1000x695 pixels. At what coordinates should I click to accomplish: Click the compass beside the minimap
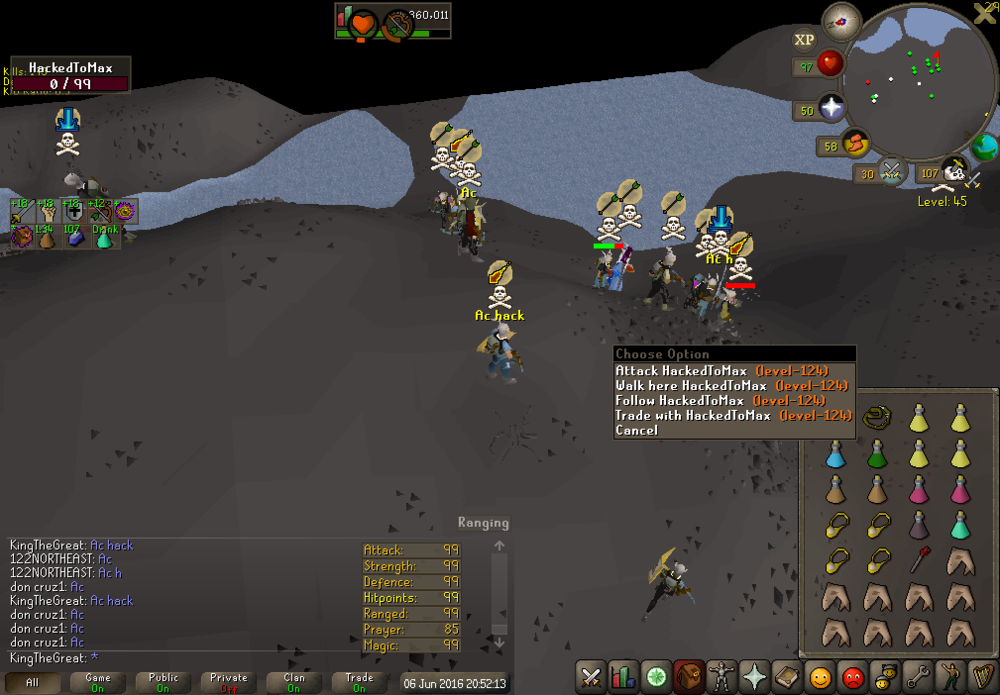click(841, 21)
